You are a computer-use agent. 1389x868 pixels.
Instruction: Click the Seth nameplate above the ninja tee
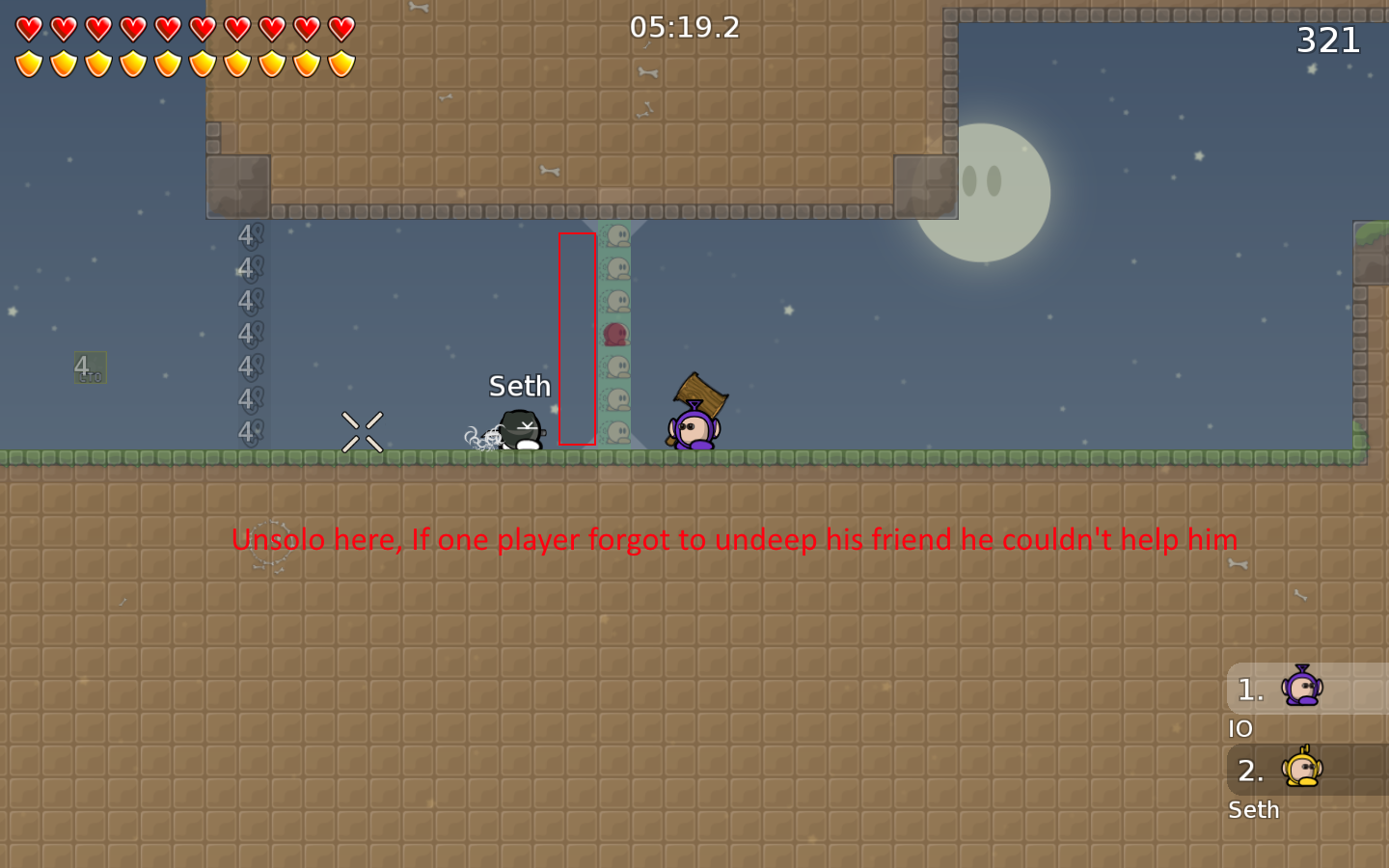click(x=519, y=386)
